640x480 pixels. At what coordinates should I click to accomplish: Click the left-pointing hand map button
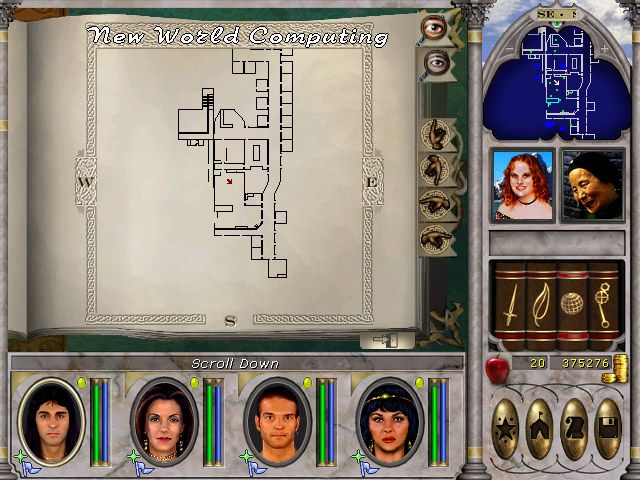436,203
